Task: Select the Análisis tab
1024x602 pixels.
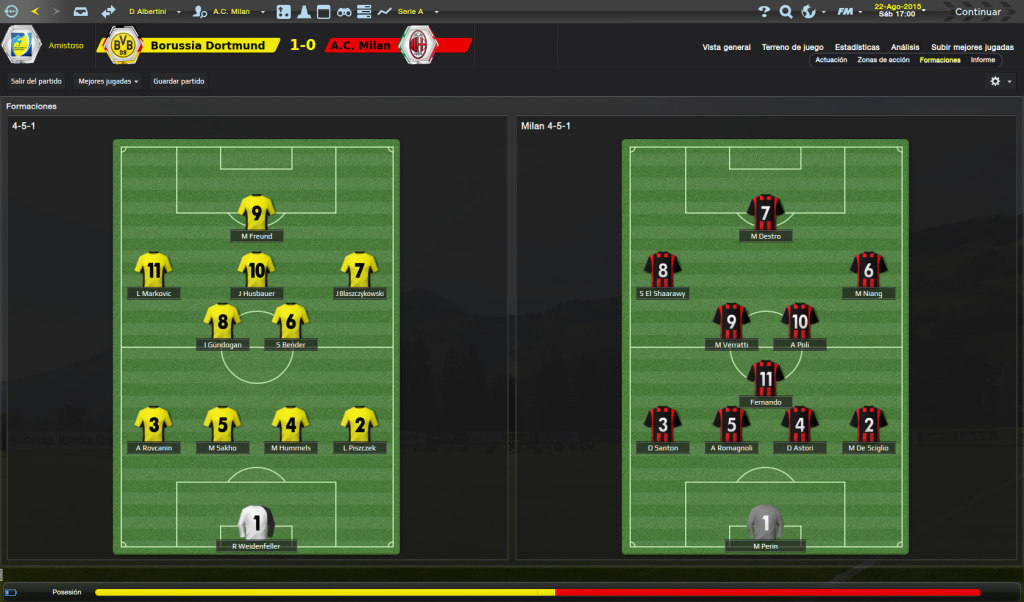Action: 905,47
